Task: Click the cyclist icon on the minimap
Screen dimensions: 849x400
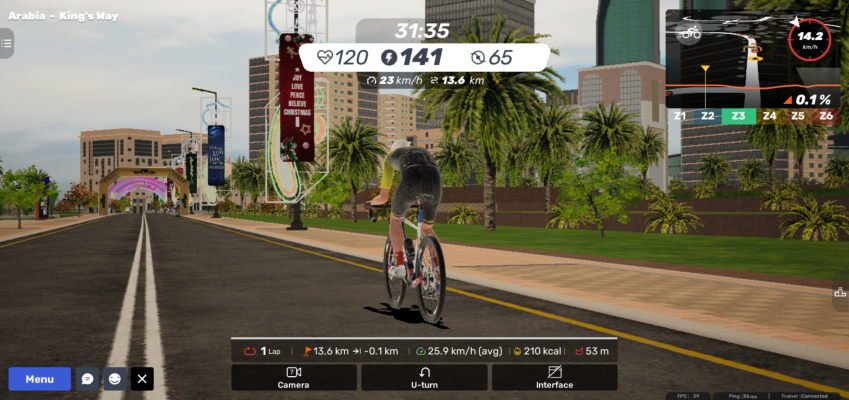Action: coord(690,32)
